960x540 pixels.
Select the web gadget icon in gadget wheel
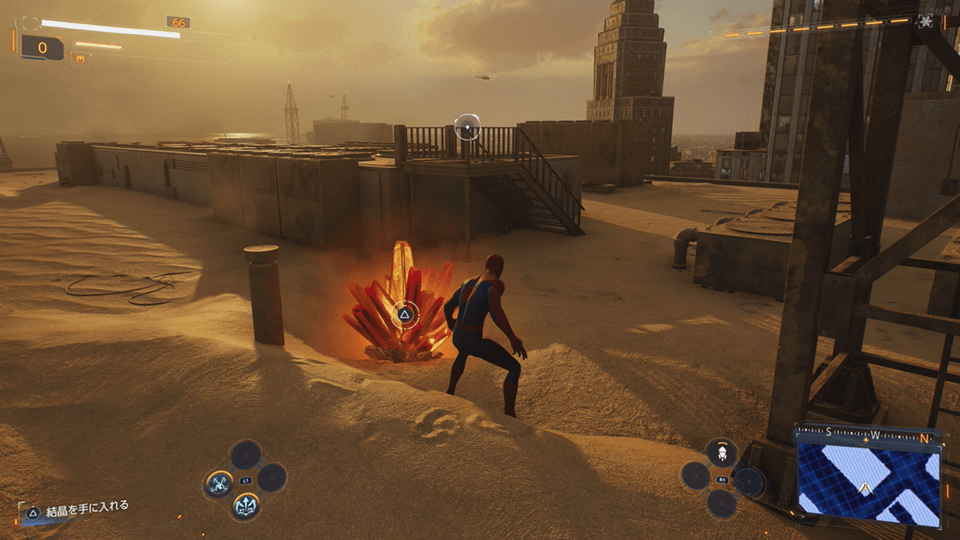tap(720, 452)
